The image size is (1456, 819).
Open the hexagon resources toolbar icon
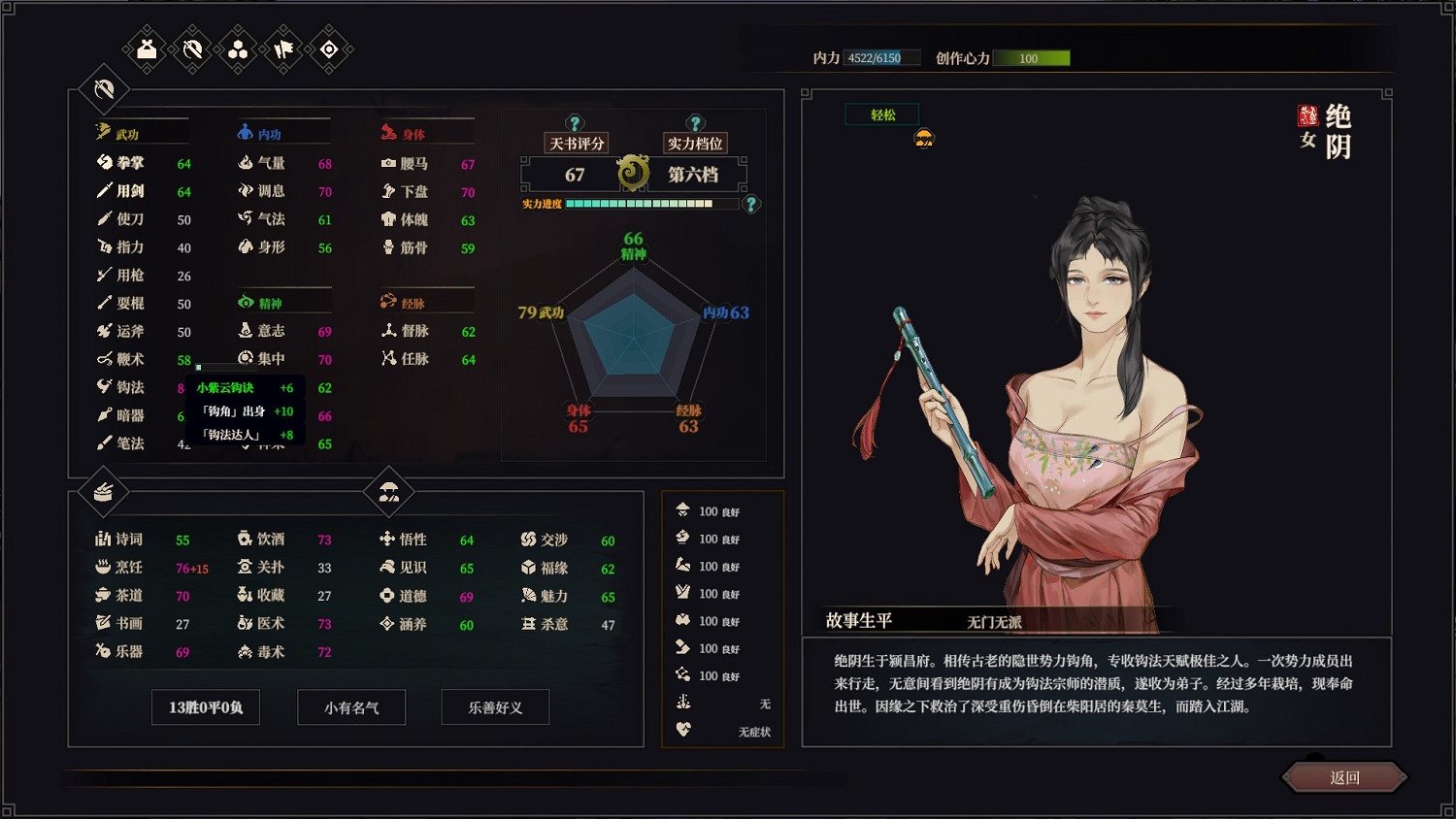(x=236, y=49)
